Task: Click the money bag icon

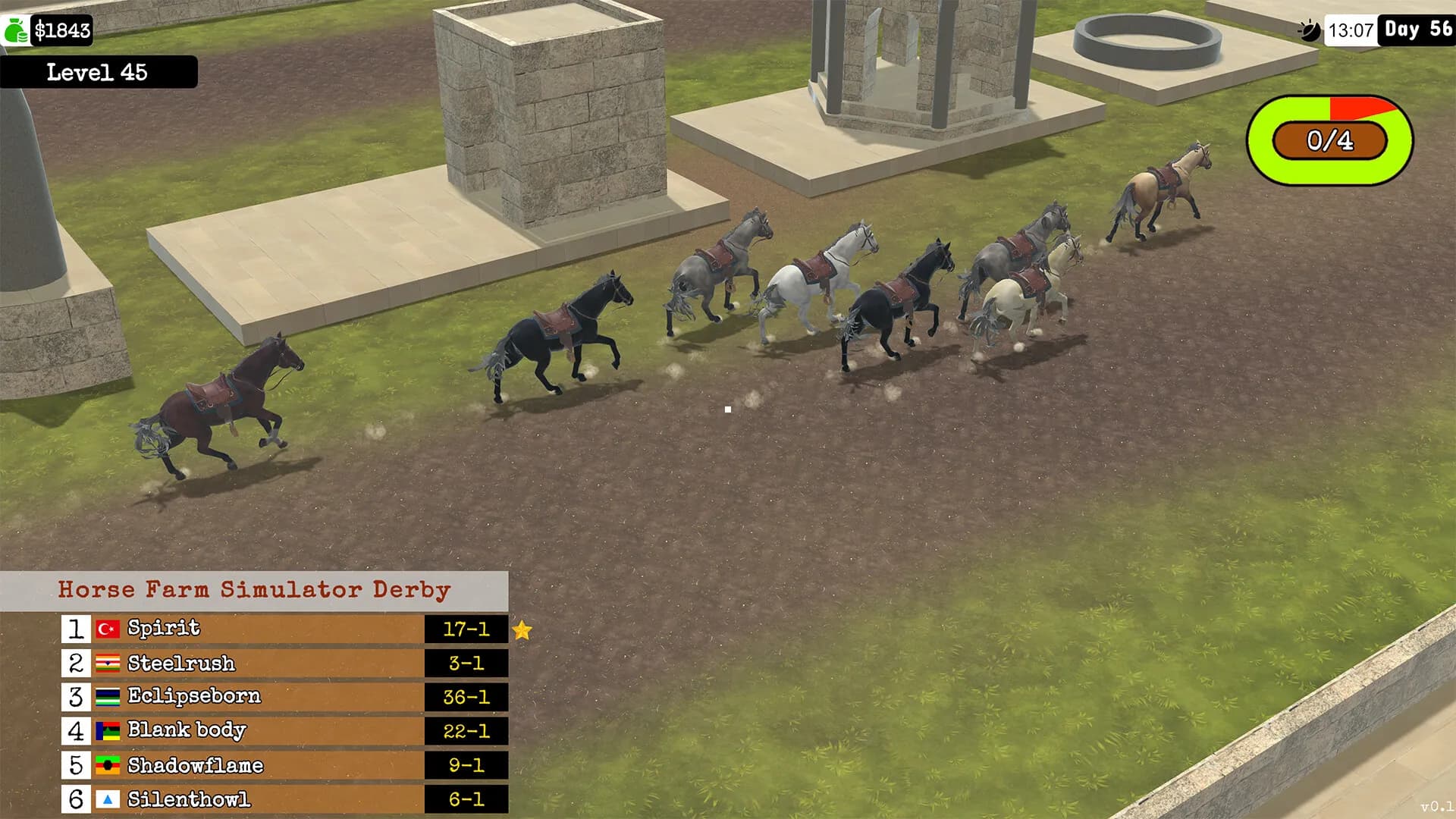Action: point(17,31)
